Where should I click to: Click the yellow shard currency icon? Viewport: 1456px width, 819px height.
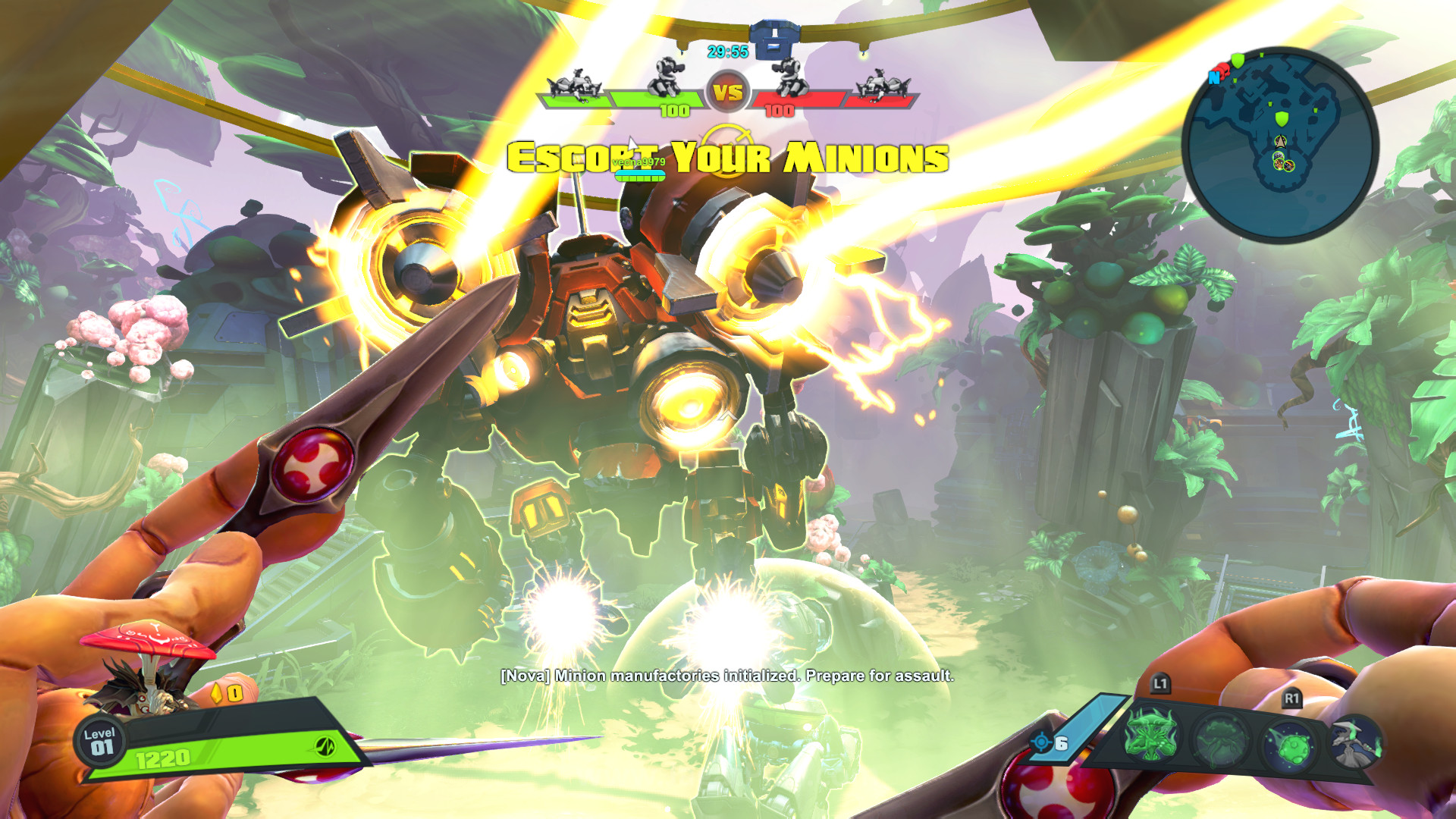[x=216, y=692]
